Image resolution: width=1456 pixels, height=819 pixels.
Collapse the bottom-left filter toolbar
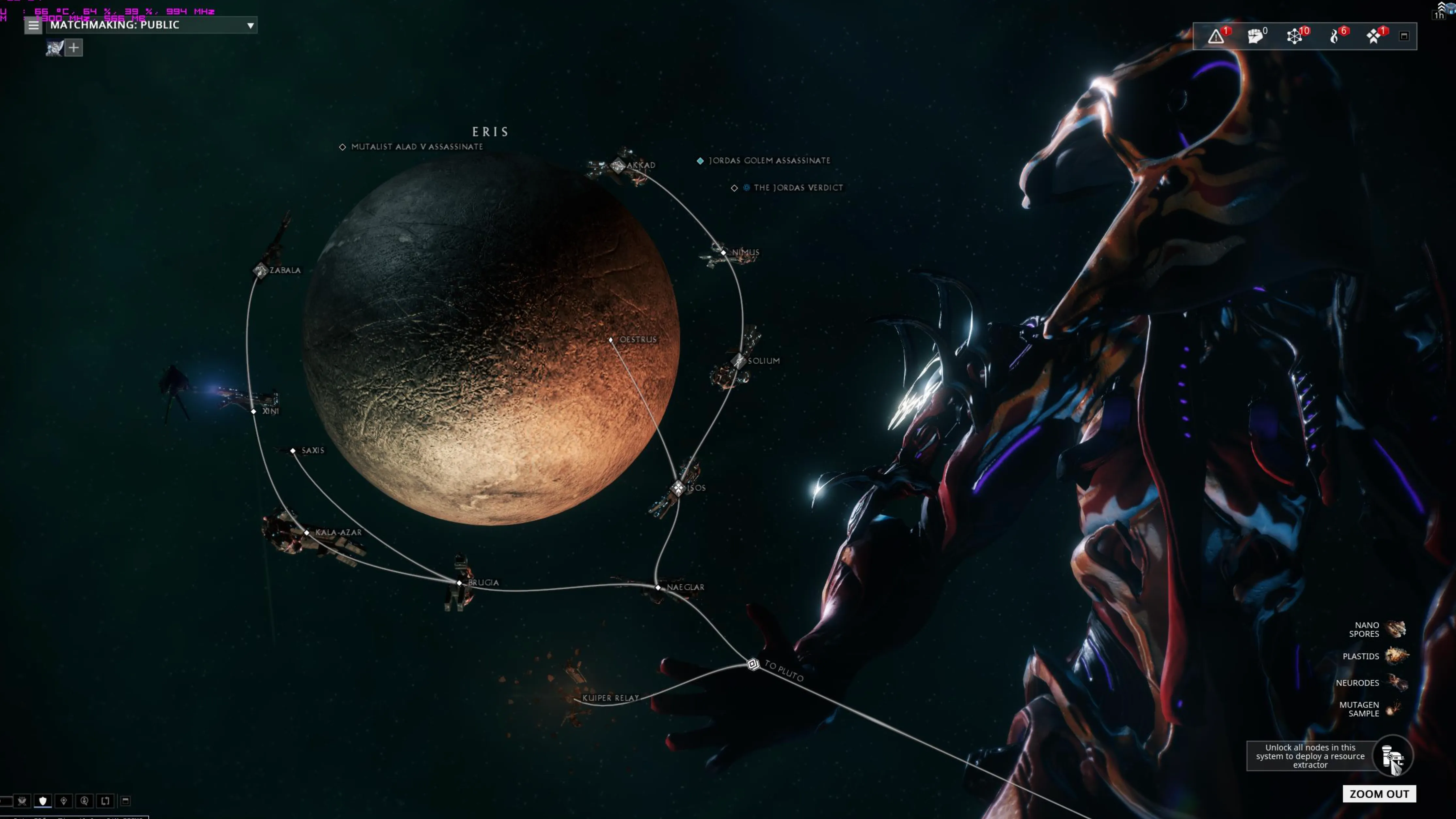point(125,801)
